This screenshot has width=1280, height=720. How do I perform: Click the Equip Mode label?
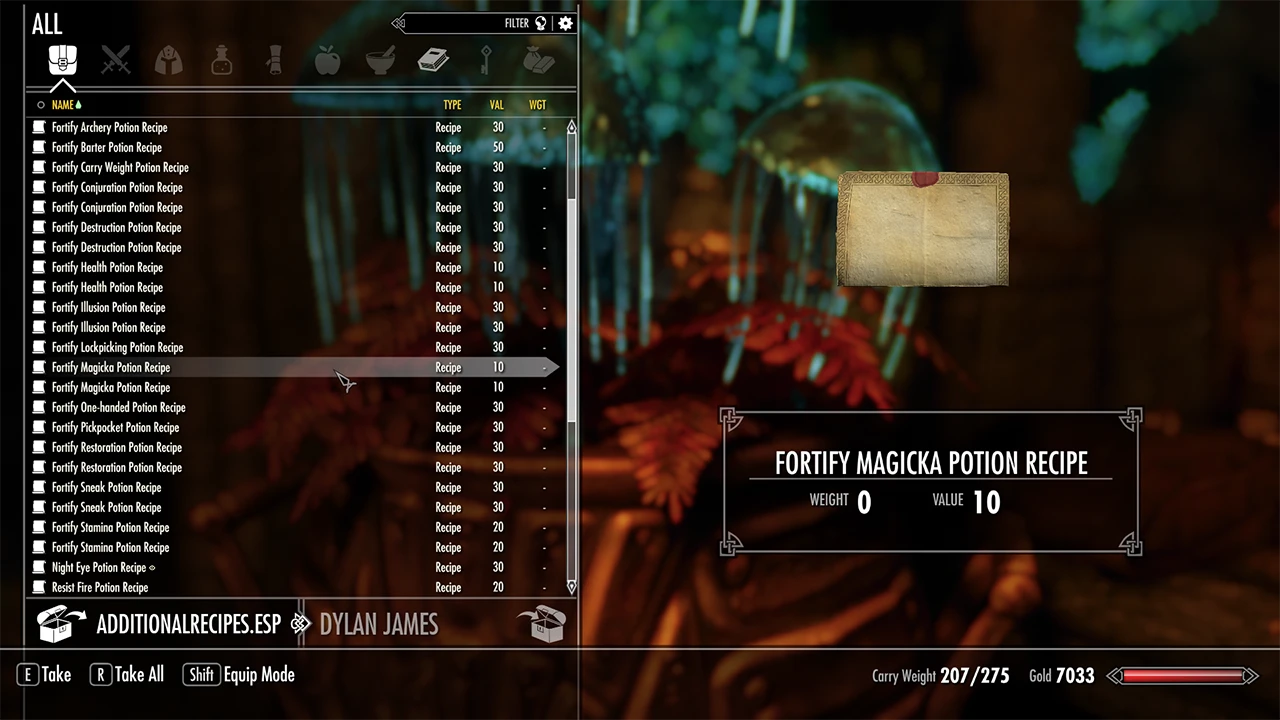coord(259,674)
